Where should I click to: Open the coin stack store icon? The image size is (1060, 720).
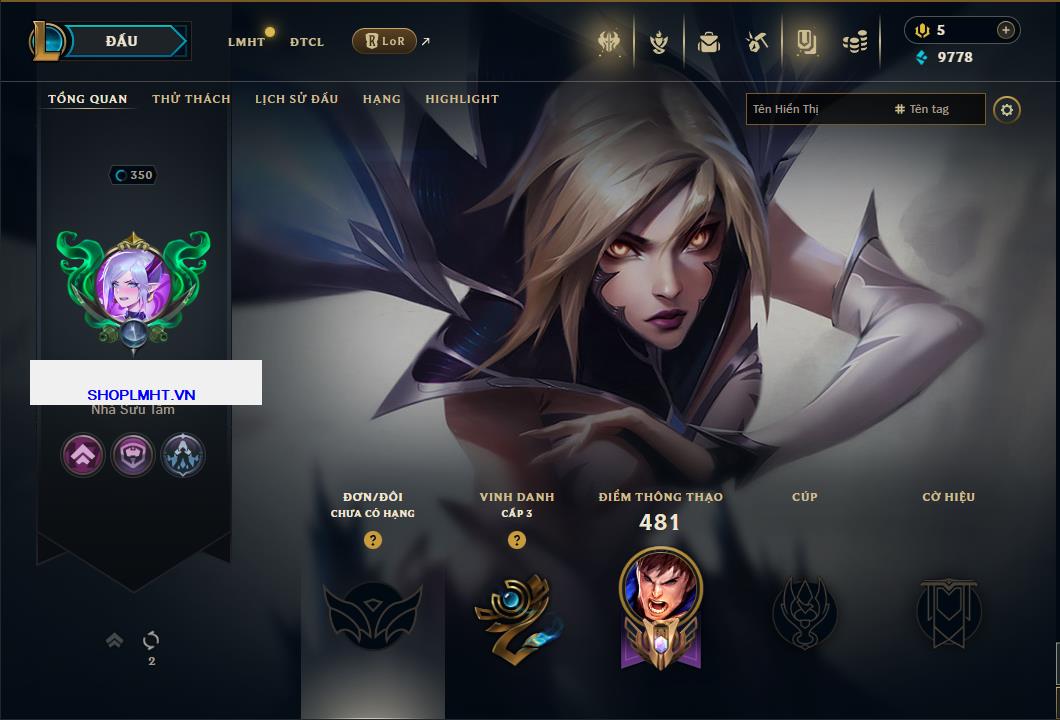854,42
